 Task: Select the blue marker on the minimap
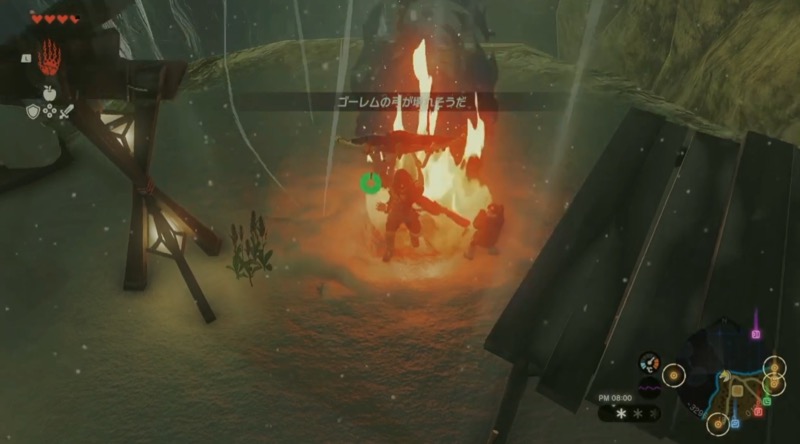735,422
